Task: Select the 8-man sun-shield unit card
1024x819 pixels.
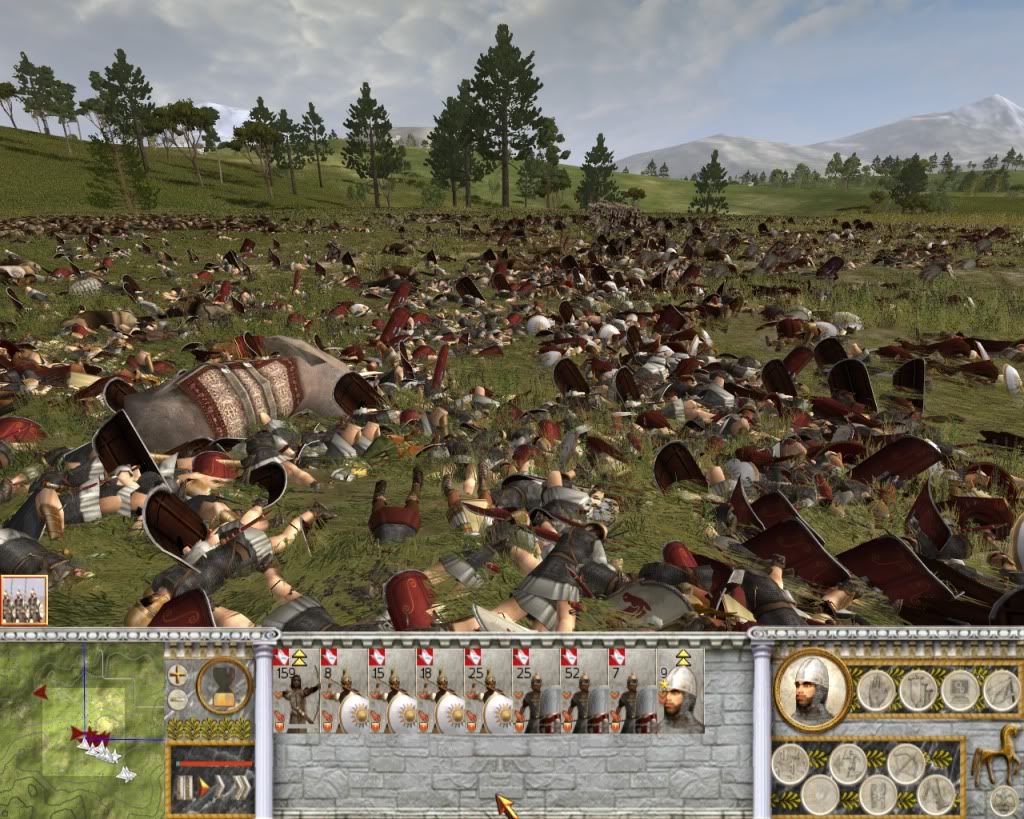Action: point(344,692)
